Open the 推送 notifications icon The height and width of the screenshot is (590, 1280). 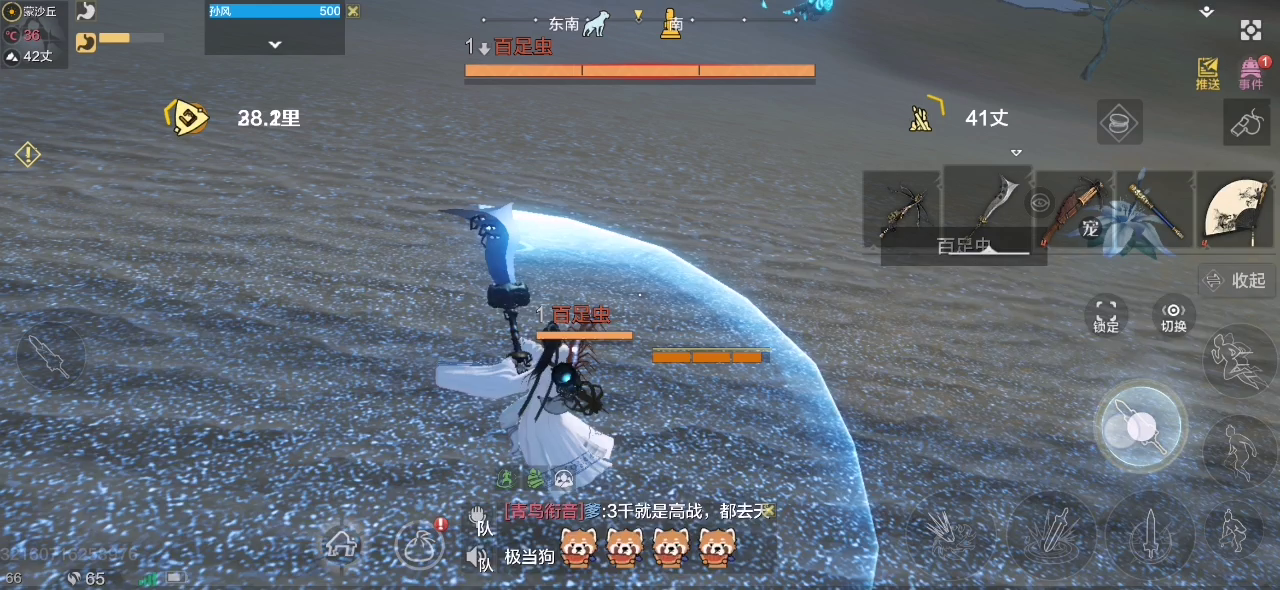tap(1208, 73)
